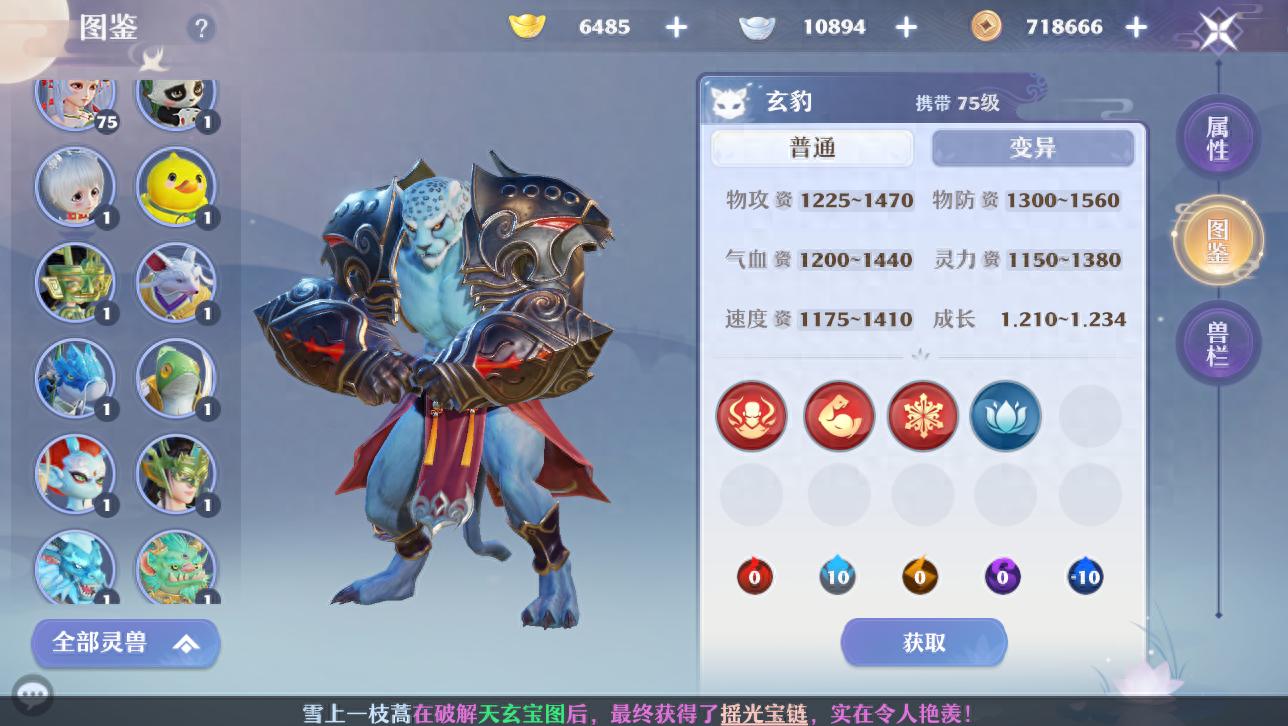The height and width of the screenshot is (726, 1288).
Task: Switch to the 变异 (Mutation) tab
Action: tap(1033, 147)
